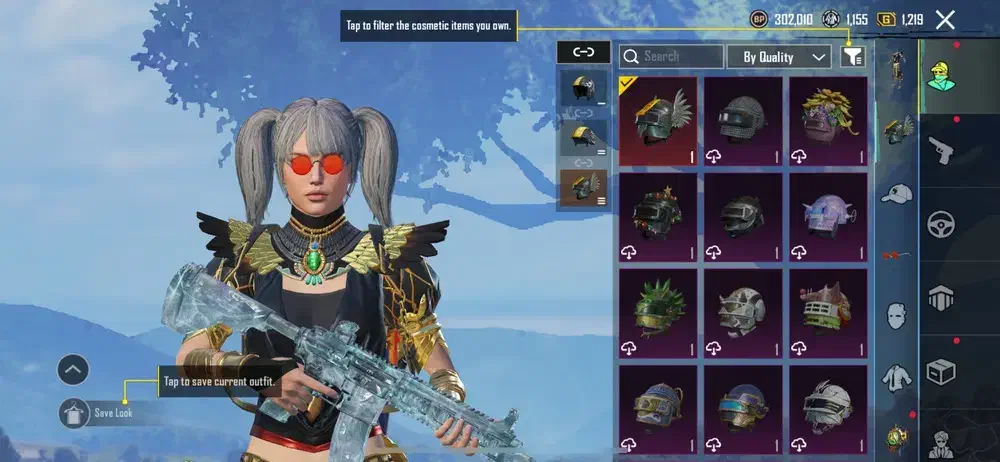
Task: Select the top helmet level slot
Action: click(582, 88)
